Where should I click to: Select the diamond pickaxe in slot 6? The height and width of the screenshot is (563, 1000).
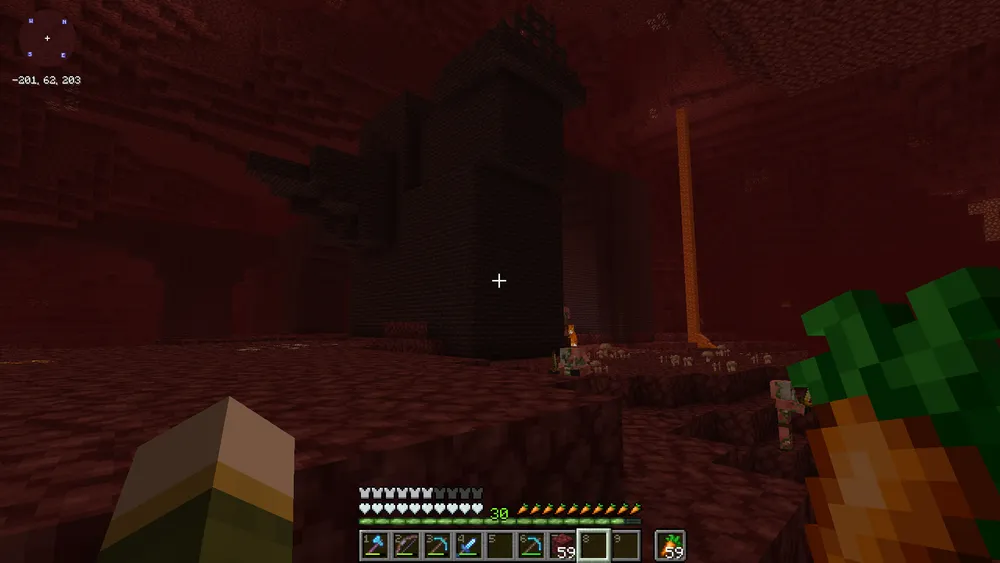pyautogui.click(x=530, y=546)
